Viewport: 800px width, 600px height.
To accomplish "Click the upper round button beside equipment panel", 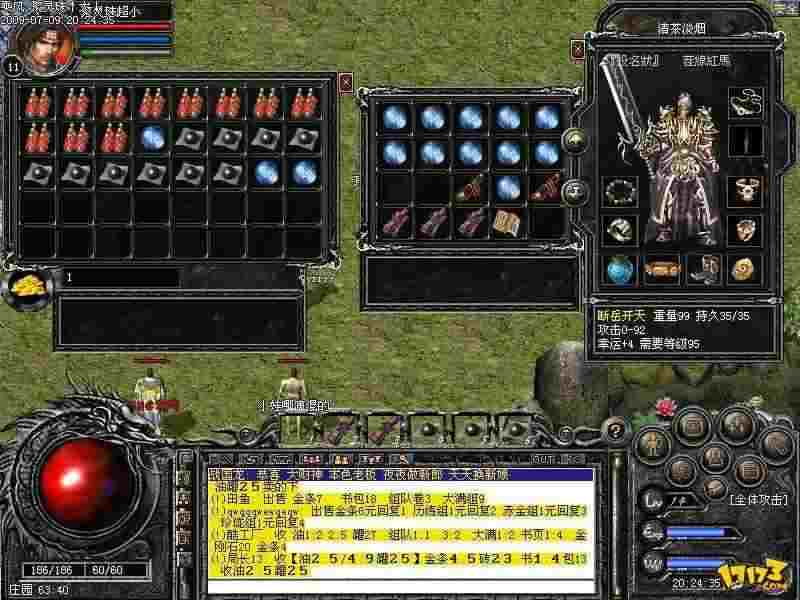I will 574,141.
